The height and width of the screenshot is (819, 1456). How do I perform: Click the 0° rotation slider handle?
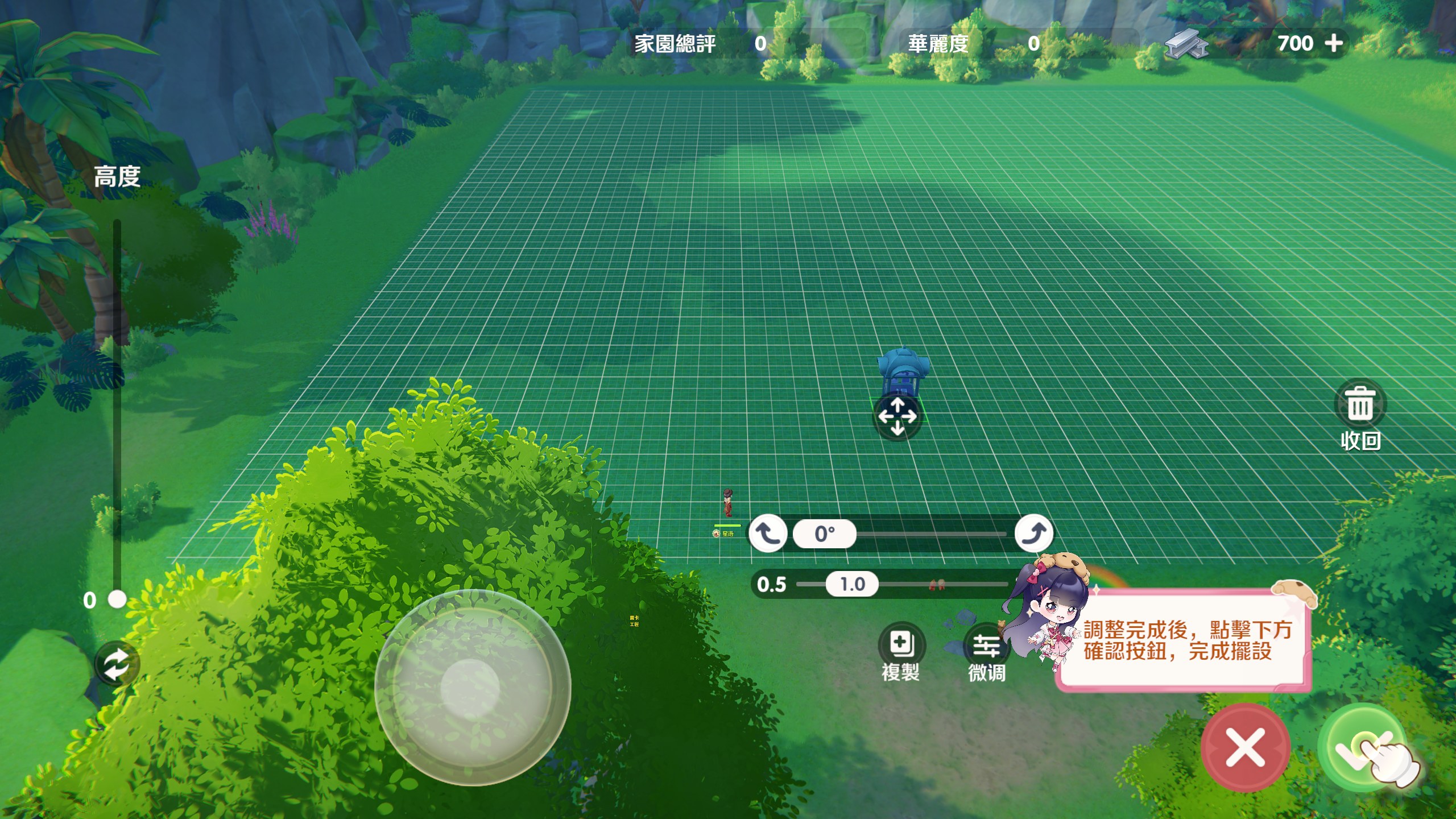tap(825, 534)
